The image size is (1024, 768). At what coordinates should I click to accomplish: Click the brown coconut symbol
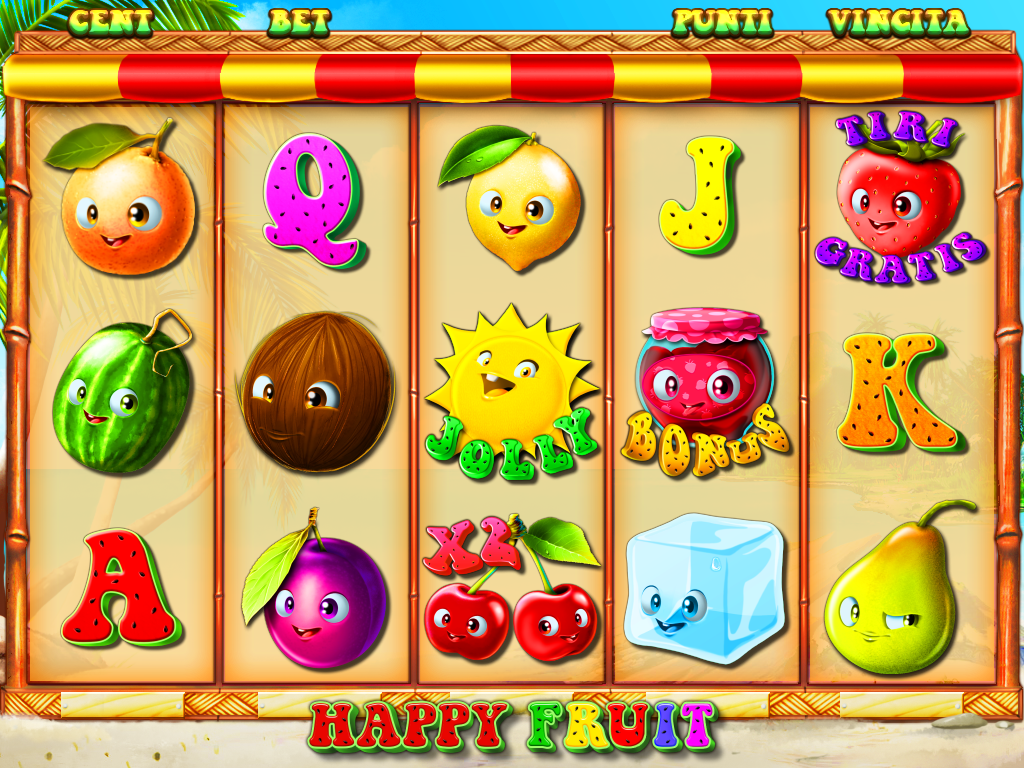coord(317,392)
